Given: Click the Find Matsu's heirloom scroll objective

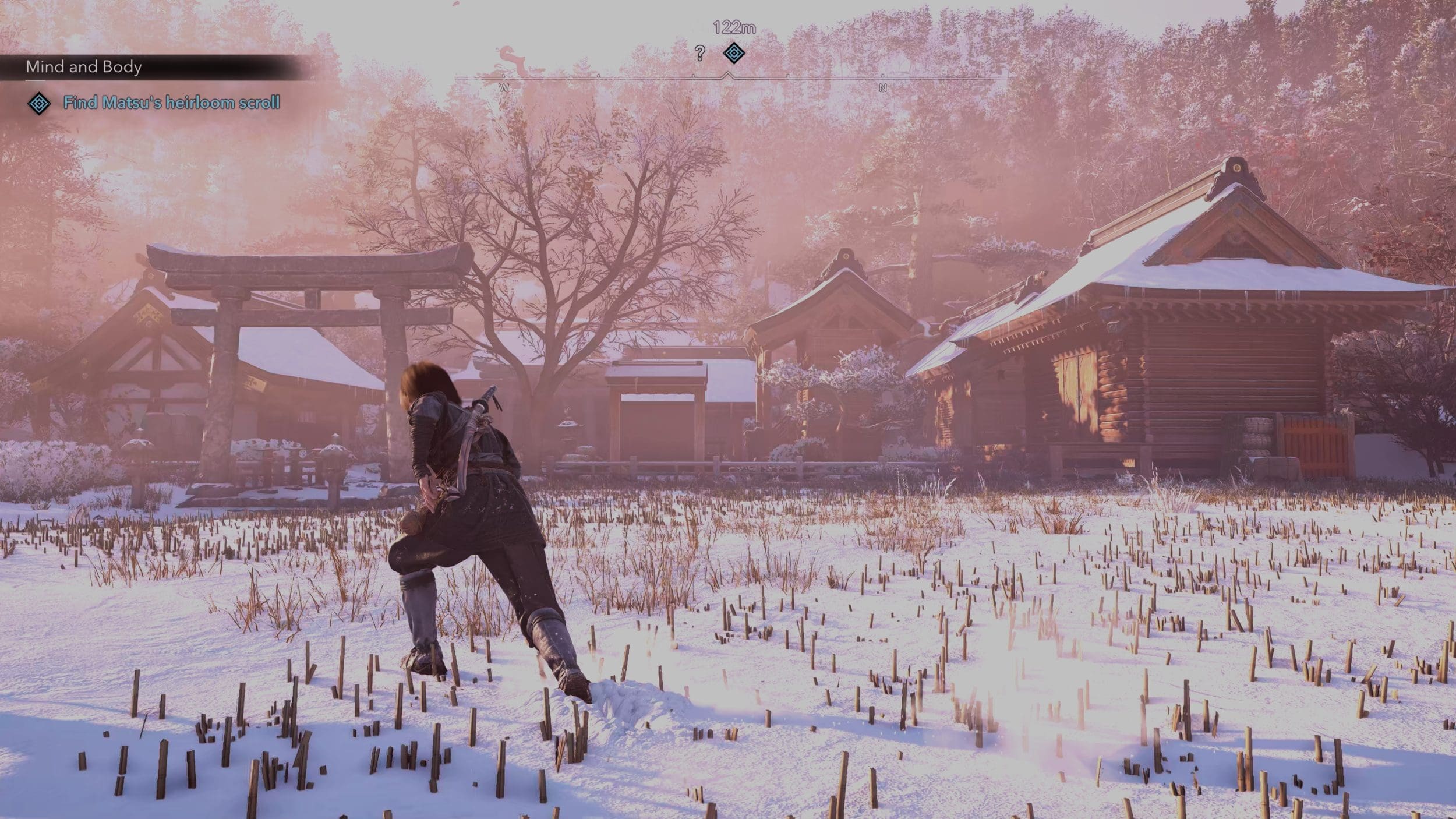Looking at the screenshot, I should 171,103.
